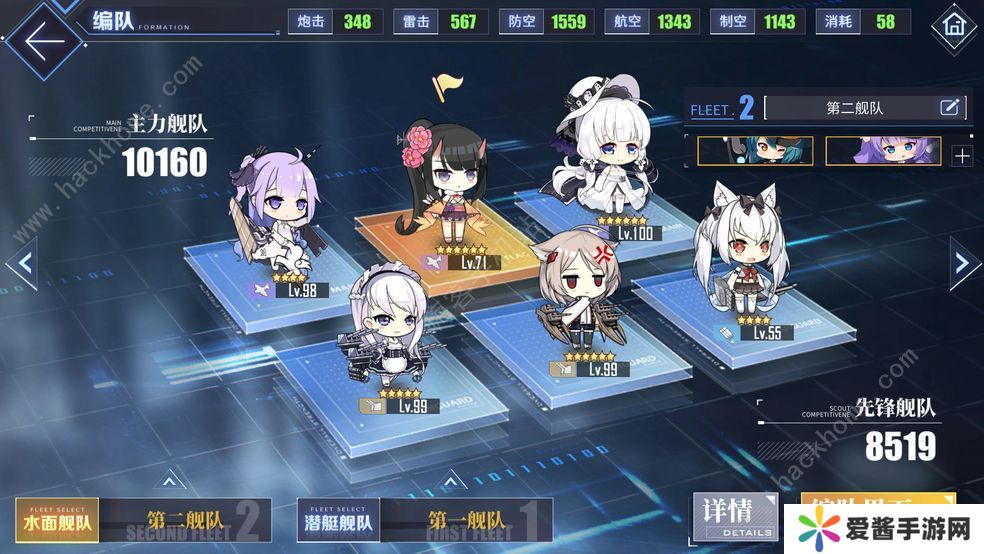Add a ship with the plus button

pos(962,155)
